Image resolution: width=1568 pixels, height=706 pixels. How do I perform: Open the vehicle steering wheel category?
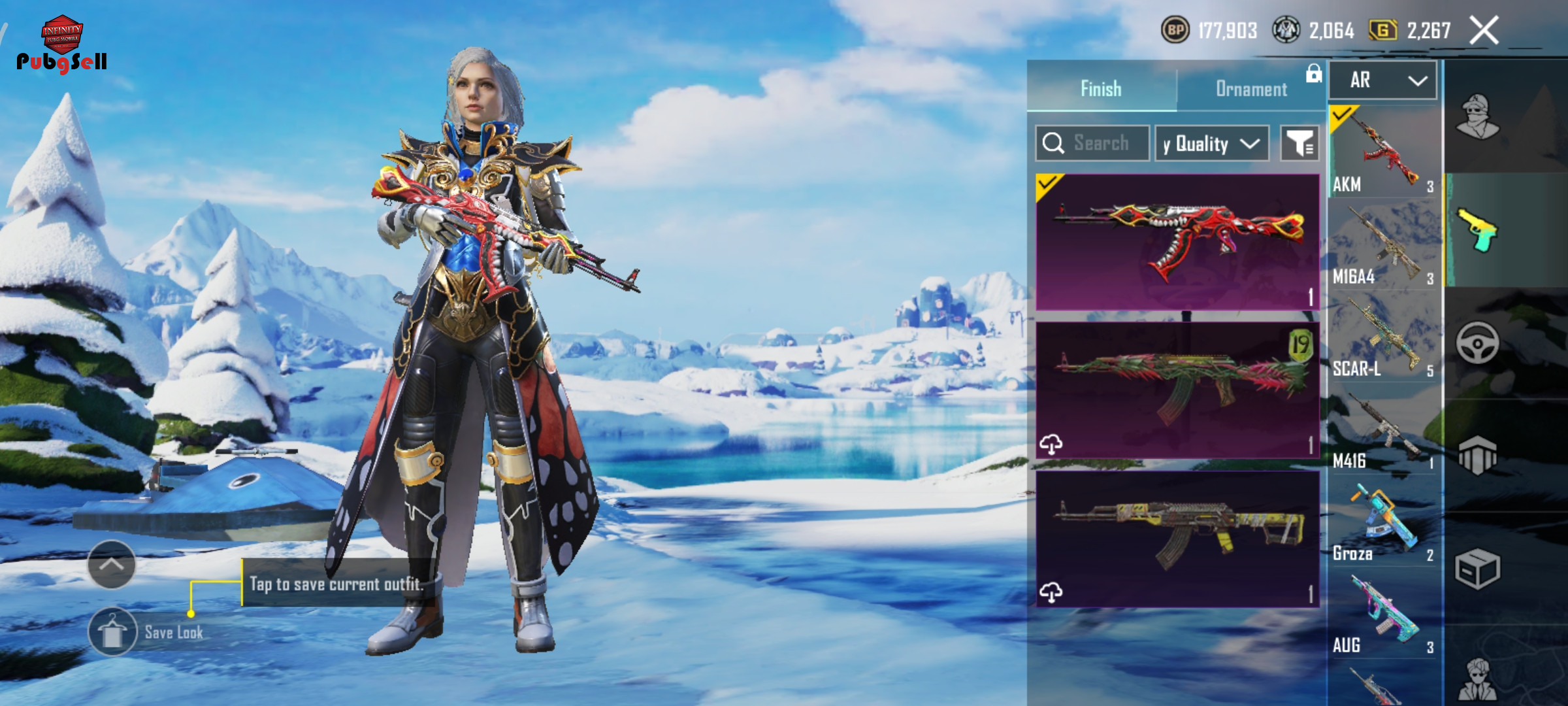1477,343
